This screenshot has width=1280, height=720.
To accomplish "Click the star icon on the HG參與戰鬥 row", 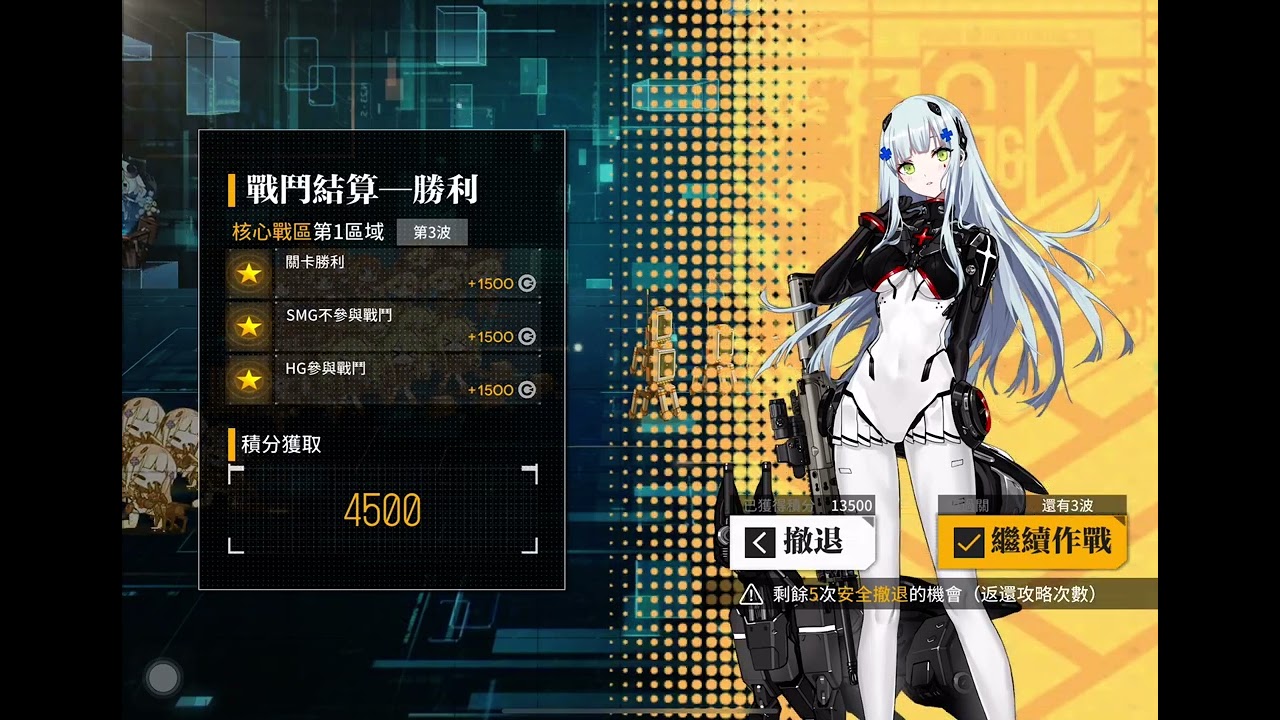I will point(248,381).
